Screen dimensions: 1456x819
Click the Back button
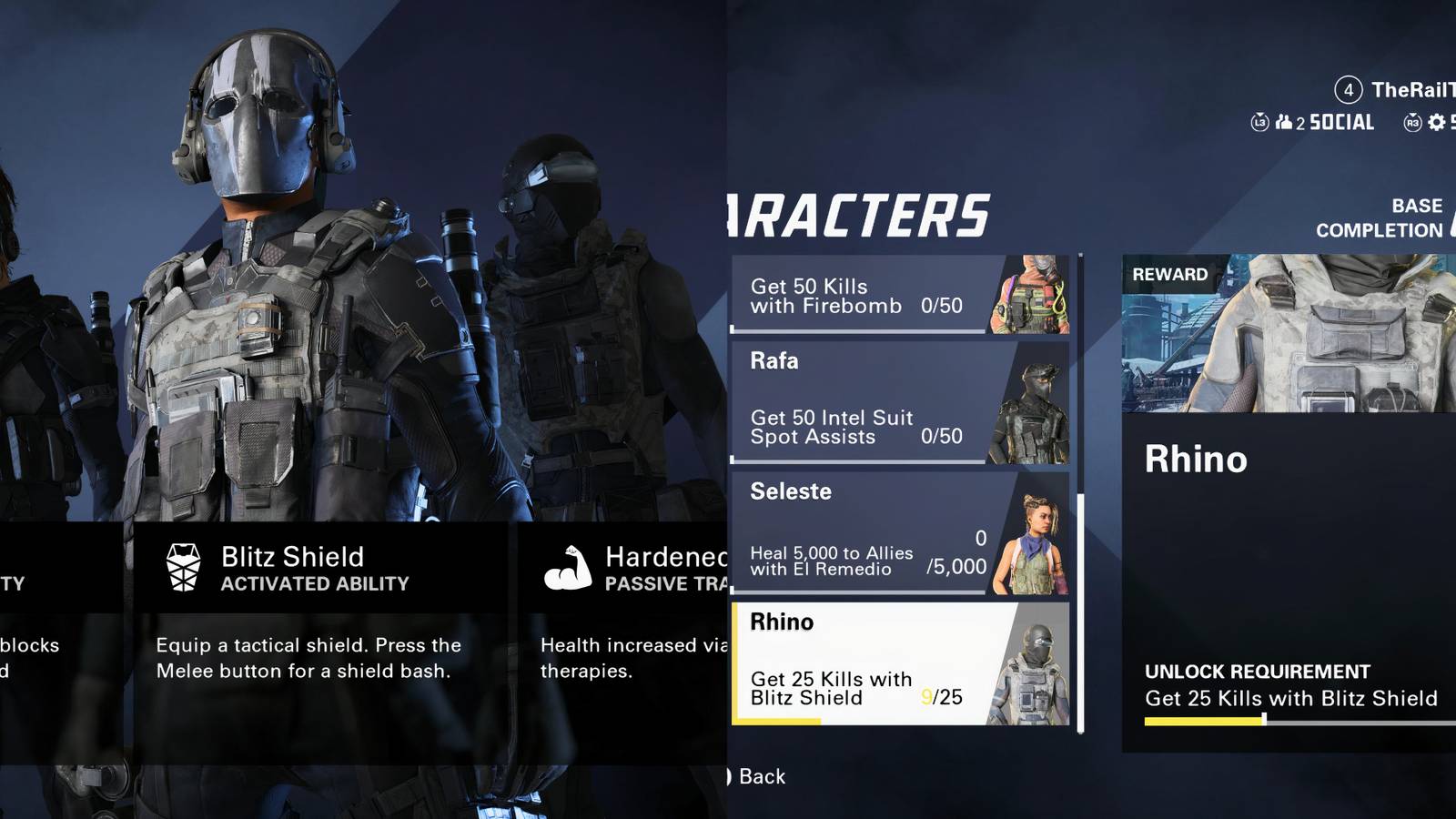(755, 777)
